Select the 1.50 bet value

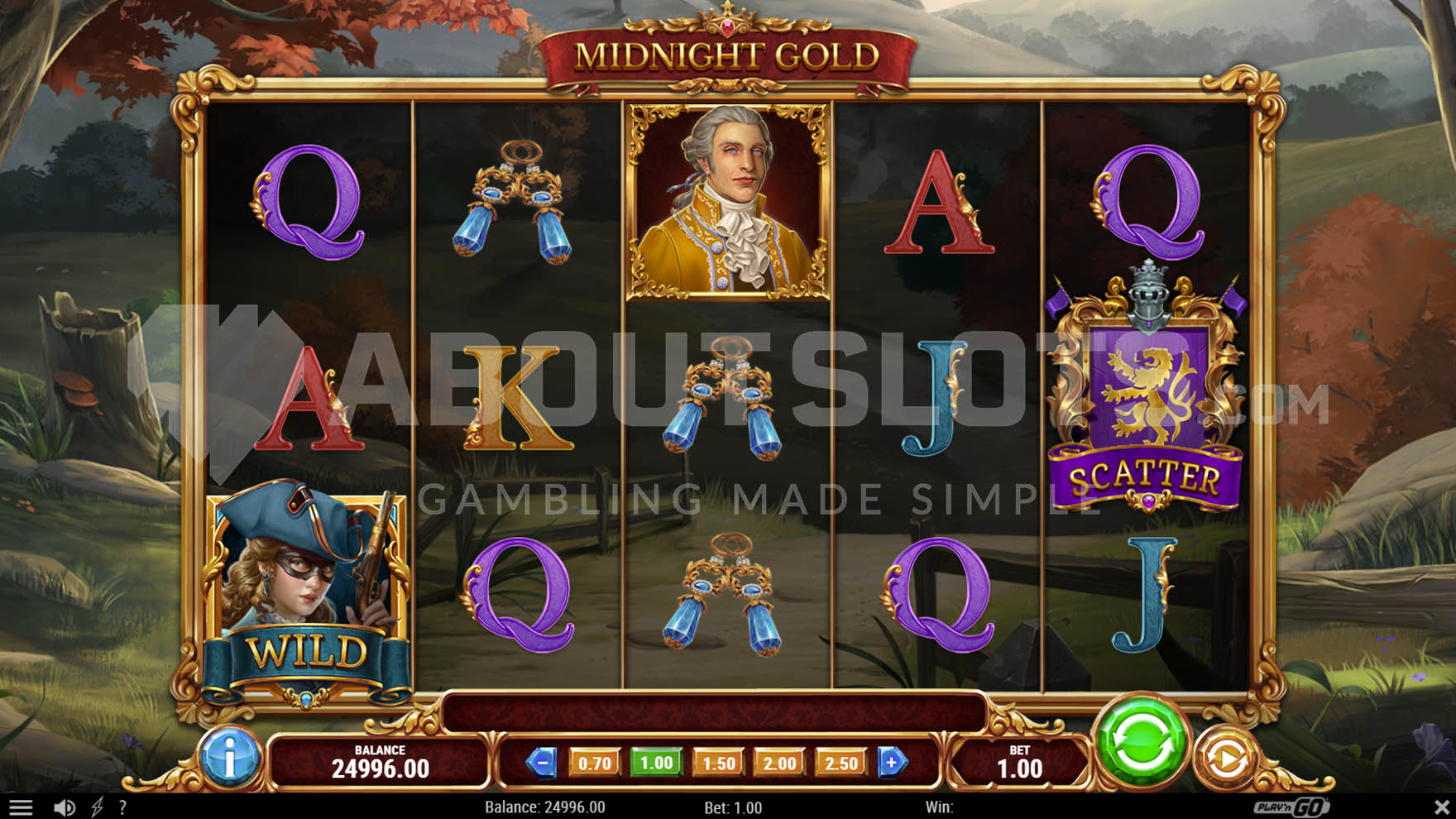pyautogui.click(x=716, y=764)
